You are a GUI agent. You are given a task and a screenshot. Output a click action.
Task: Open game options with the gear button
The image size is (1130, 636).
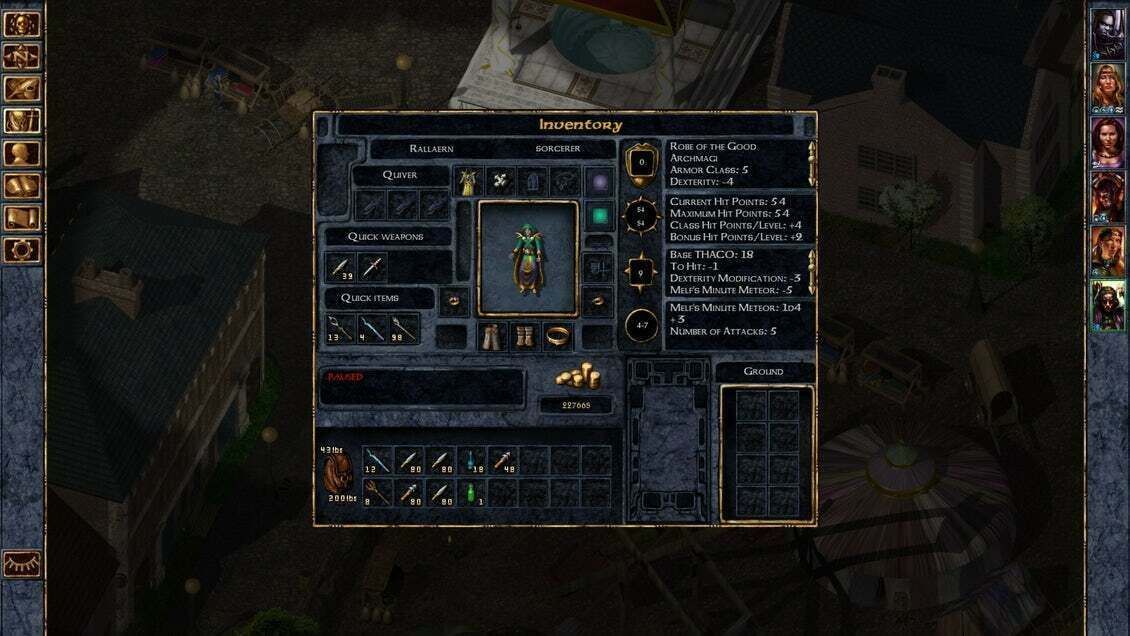(x=22, y=249)
